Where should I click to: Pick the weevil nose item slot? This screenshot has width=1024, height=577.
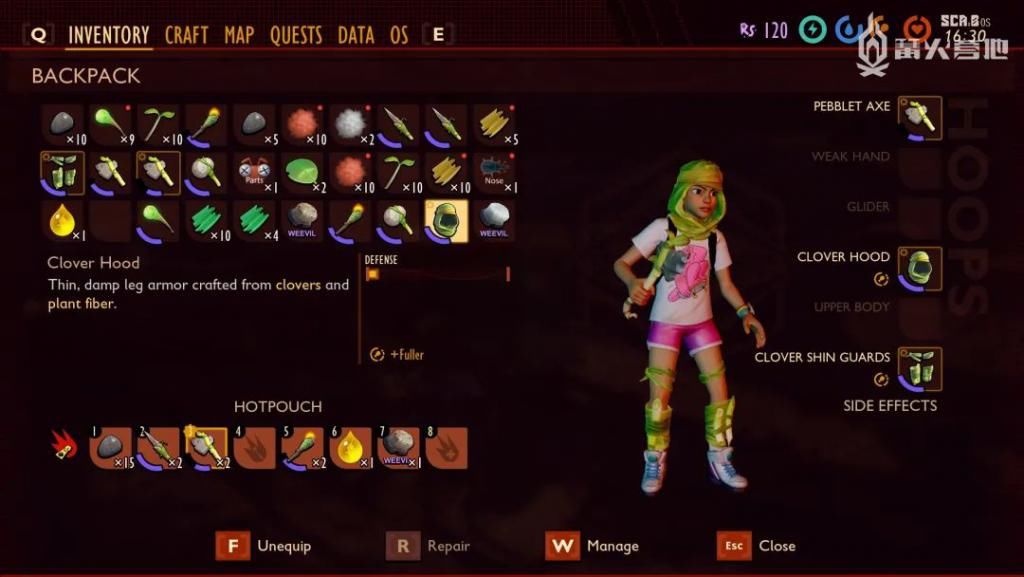pos(494,172)
